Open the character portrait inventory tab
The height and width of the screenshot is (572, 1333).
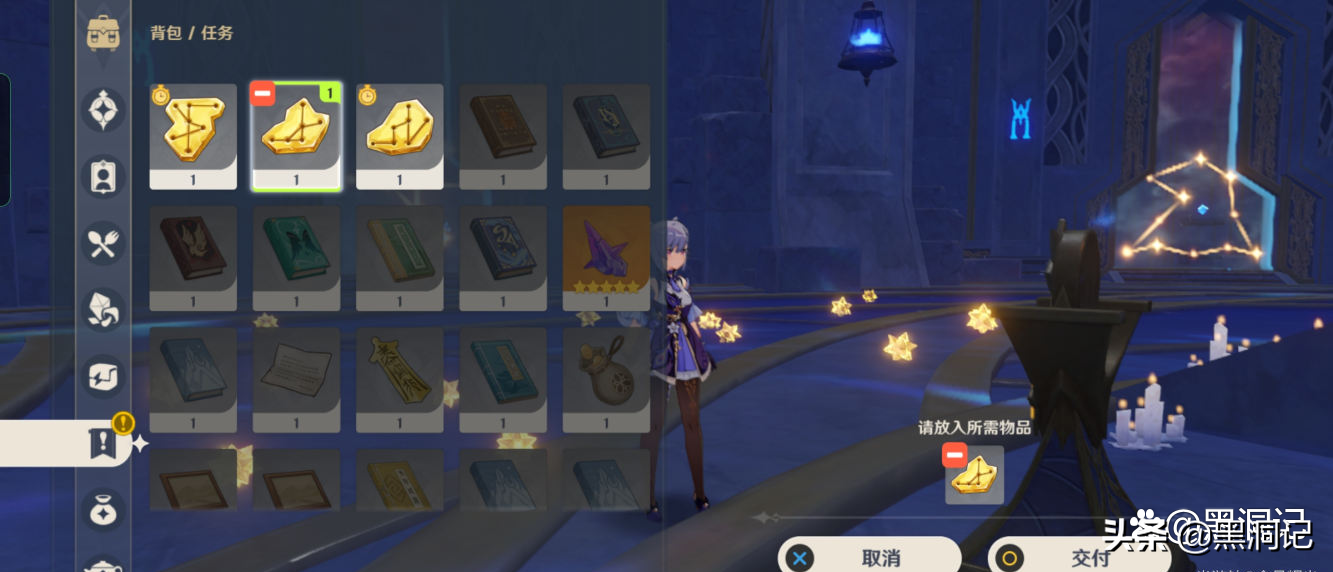[104, 177]
